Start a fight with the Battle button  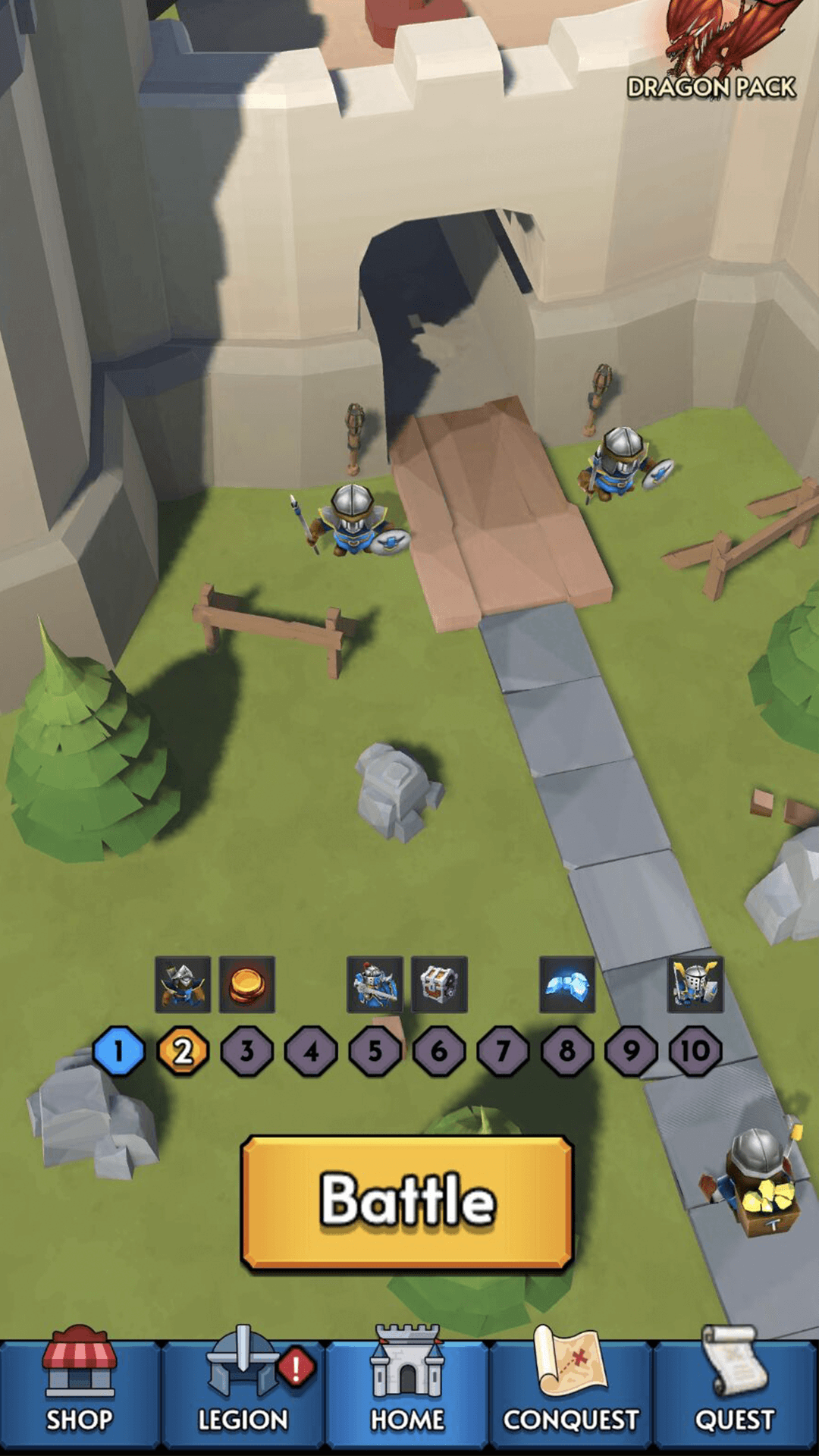coord(407,1201)
